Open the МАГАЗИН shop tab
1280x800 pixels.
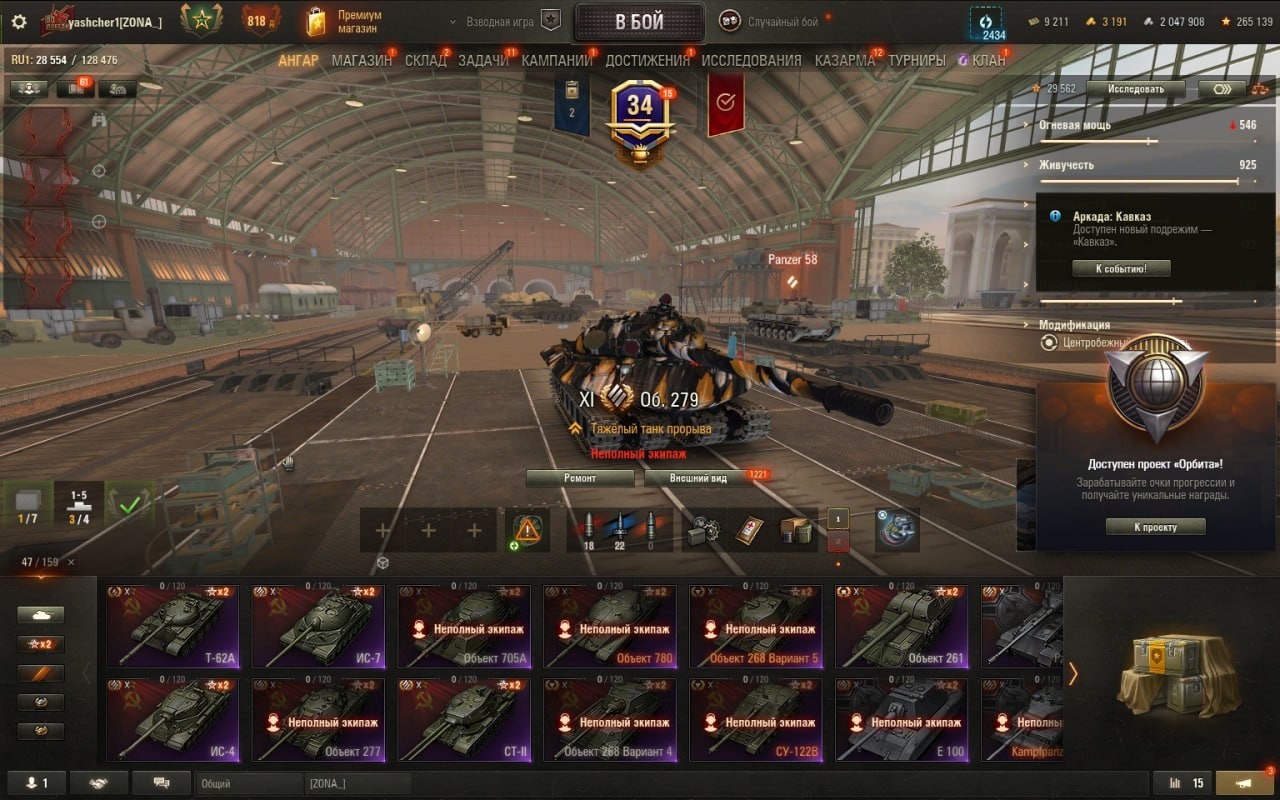361,60
